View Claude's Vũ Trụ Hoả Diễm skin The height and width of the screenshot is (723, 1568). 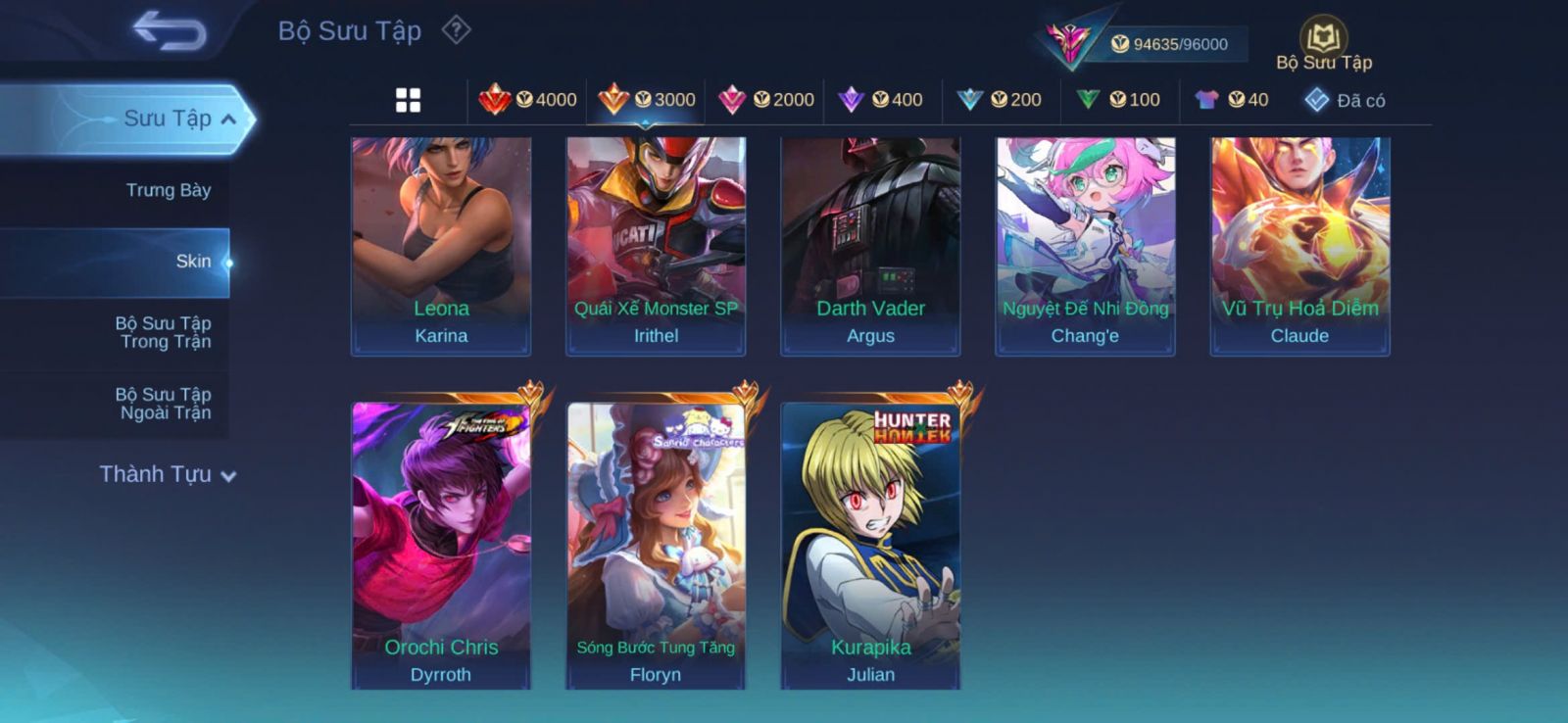click(x=1299, y=245)
